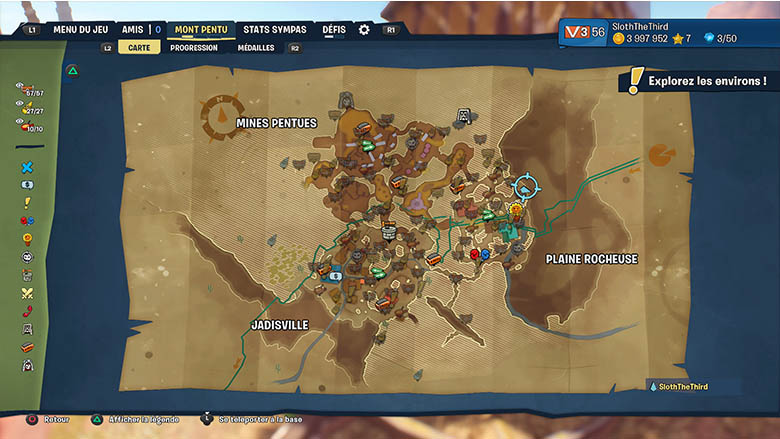This screenshot has height=439, width=780.
Task: Open the Menu du jeu tab
Action: click(x=80, y=30)
